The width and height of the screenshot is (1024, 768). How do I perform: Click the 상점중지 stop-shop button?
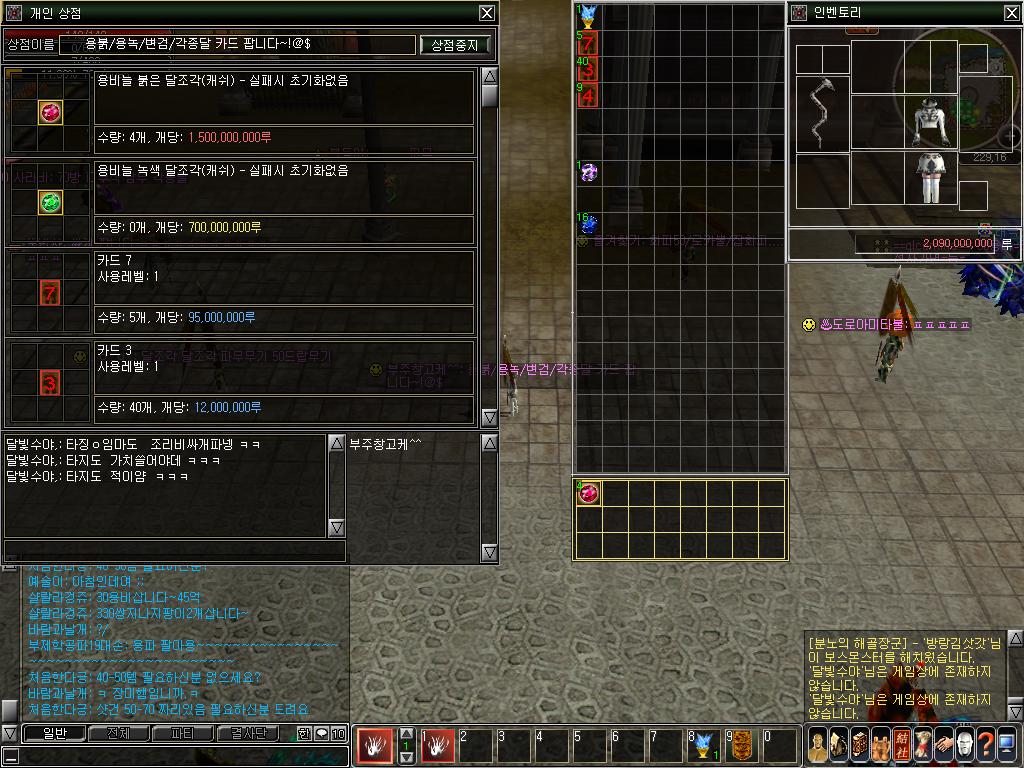(x=456, y=45)
